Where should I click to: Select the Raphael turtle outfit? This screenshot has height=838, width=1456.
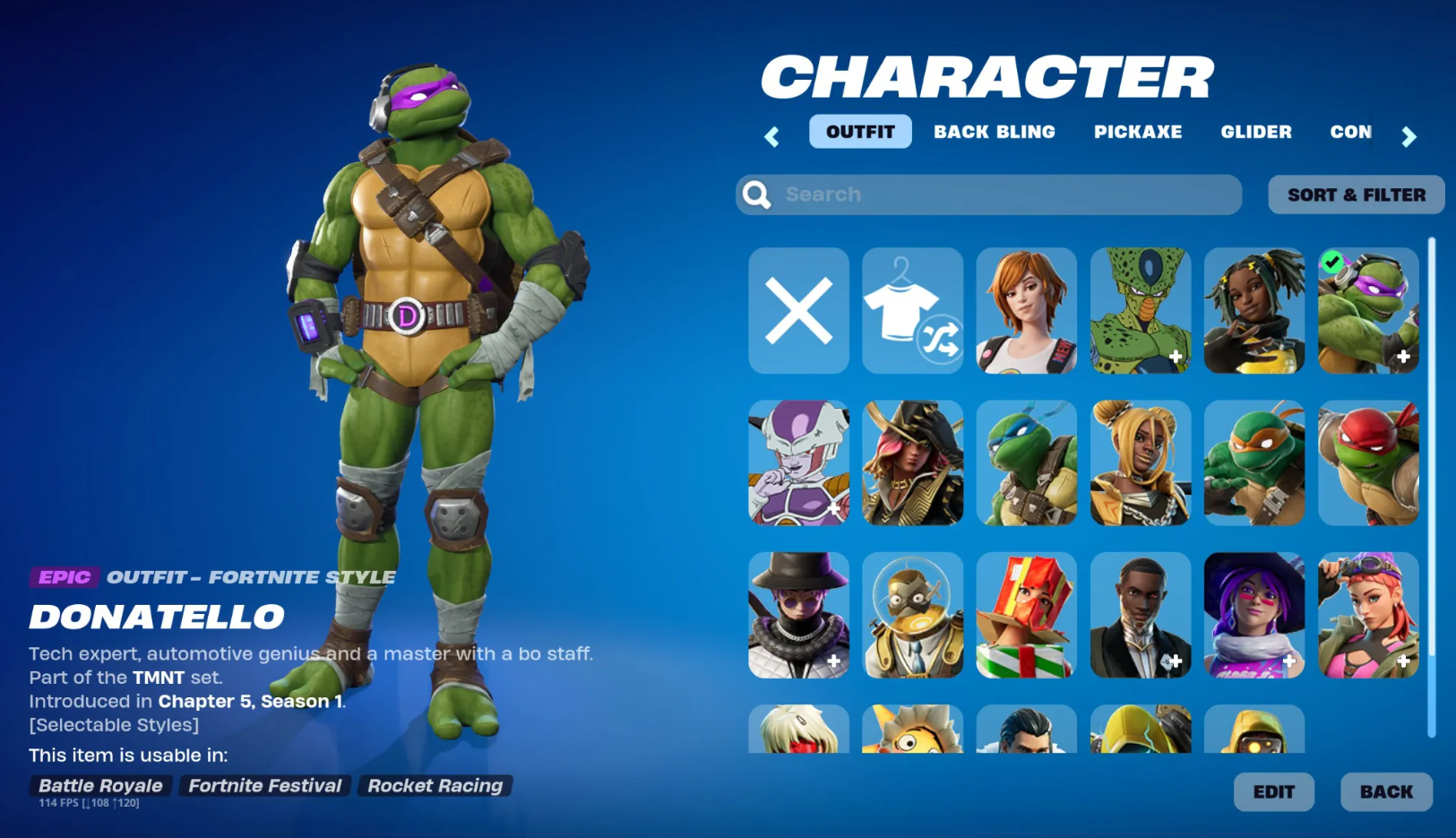(1368, 462)
